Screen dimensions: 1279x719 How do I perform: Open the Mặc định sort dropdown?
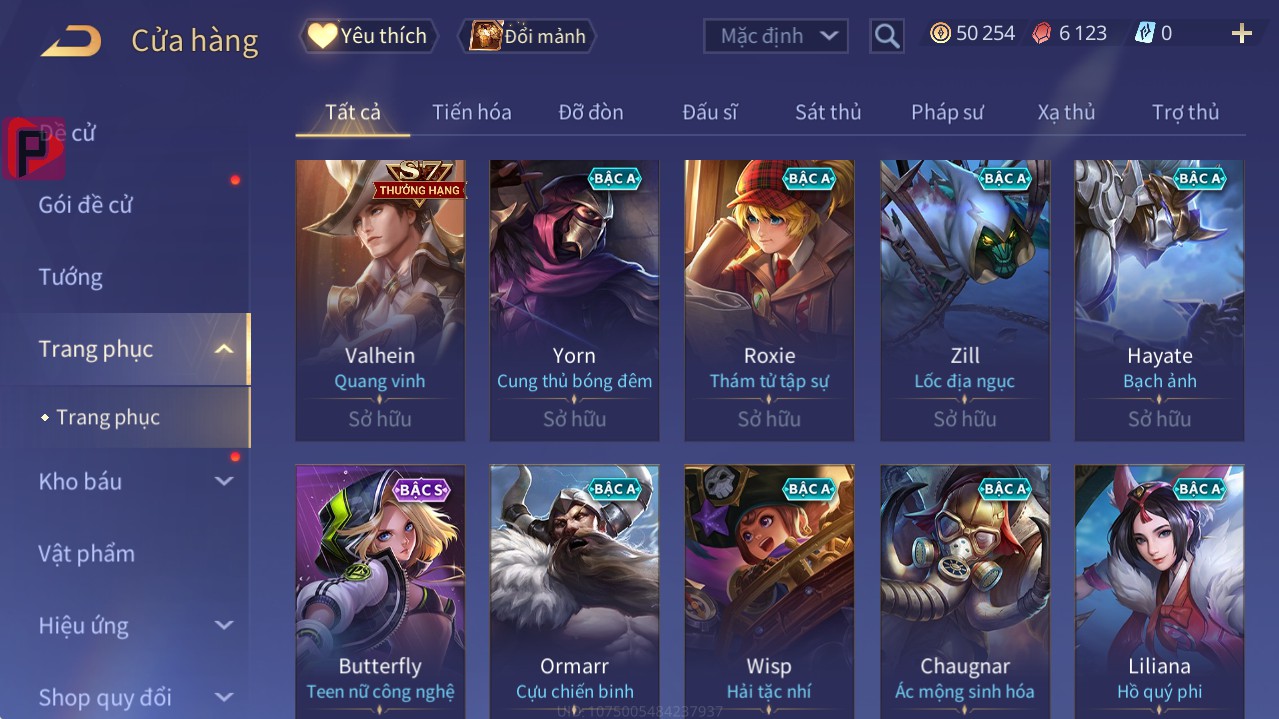(x=776, y=36)
